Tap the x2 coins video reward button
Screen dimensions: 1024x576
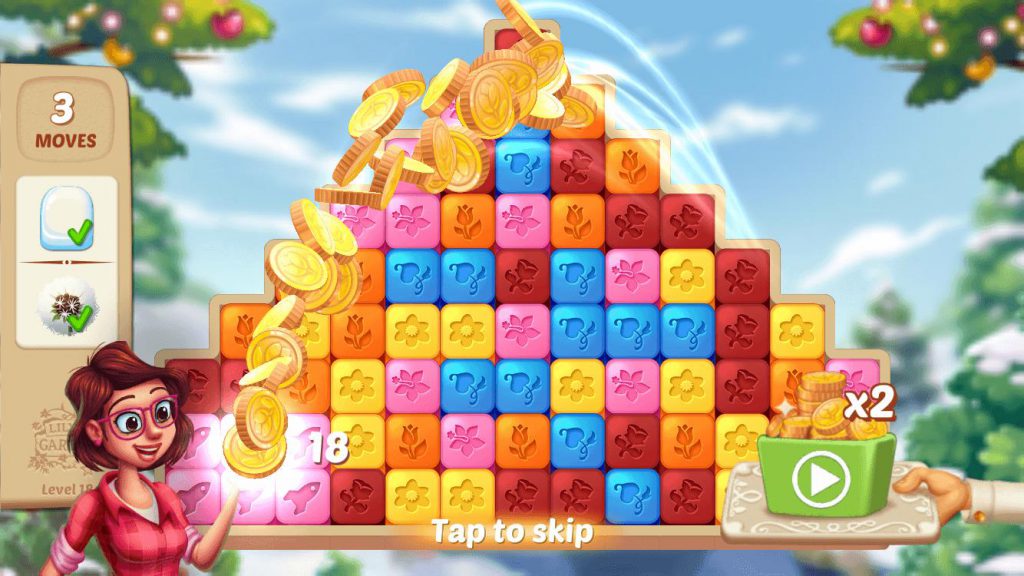click(x=824, y=478)
